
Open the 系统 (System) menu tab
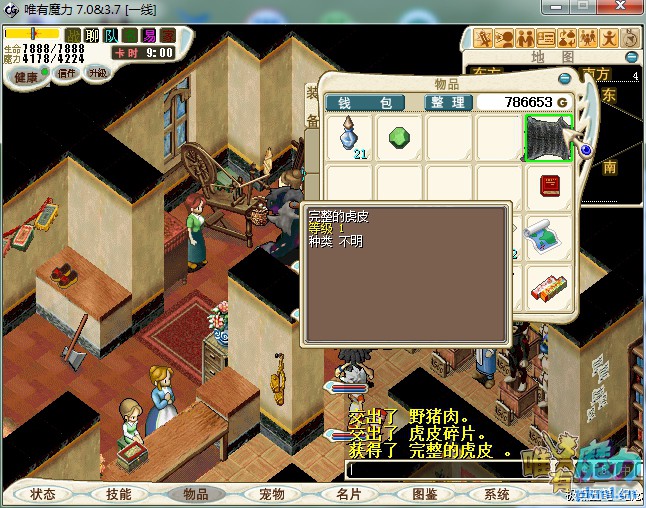pyautogui.click(x=497, y=494)
